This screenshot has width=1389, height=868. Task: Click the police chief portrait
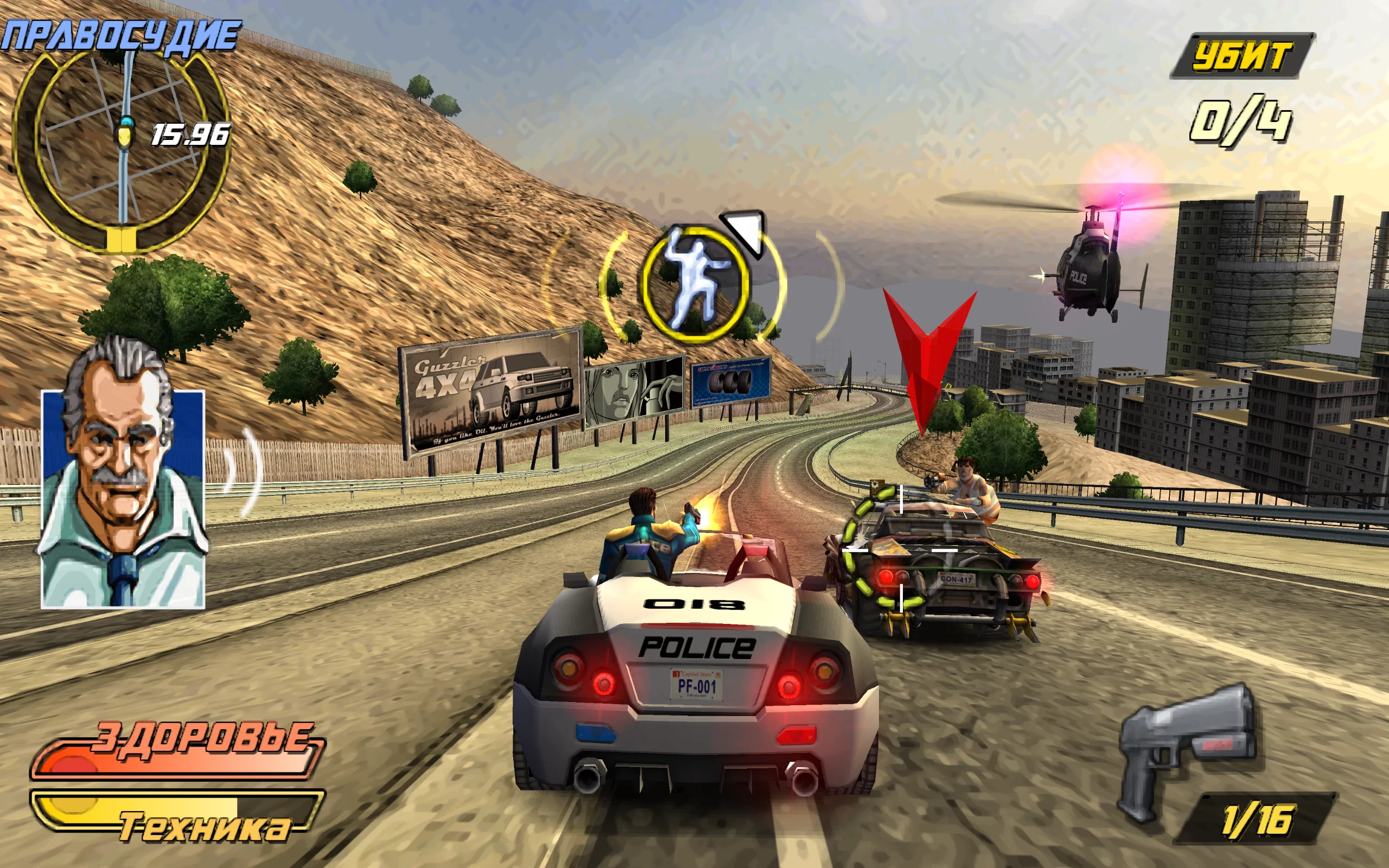tap(122, 488)
